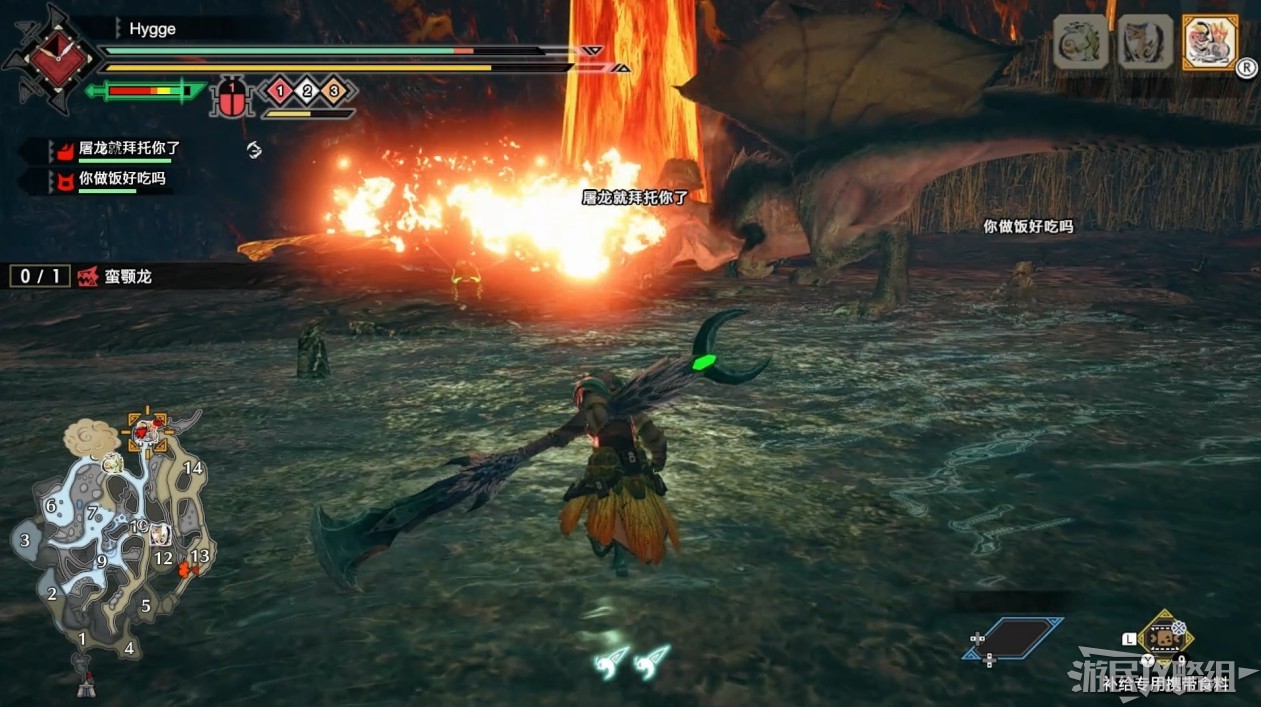
Task: Click the red kinsect beetle icon
Action: coord(232,99)
